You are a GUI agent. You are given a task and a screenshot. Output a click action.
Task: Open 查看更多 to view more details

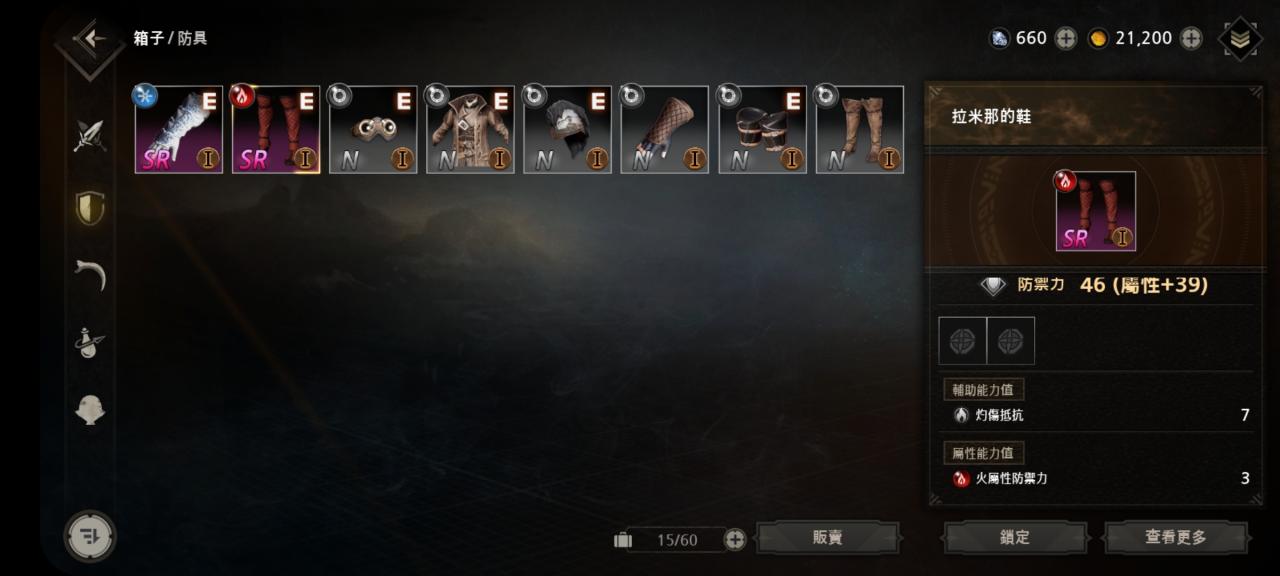point(1176,538)
